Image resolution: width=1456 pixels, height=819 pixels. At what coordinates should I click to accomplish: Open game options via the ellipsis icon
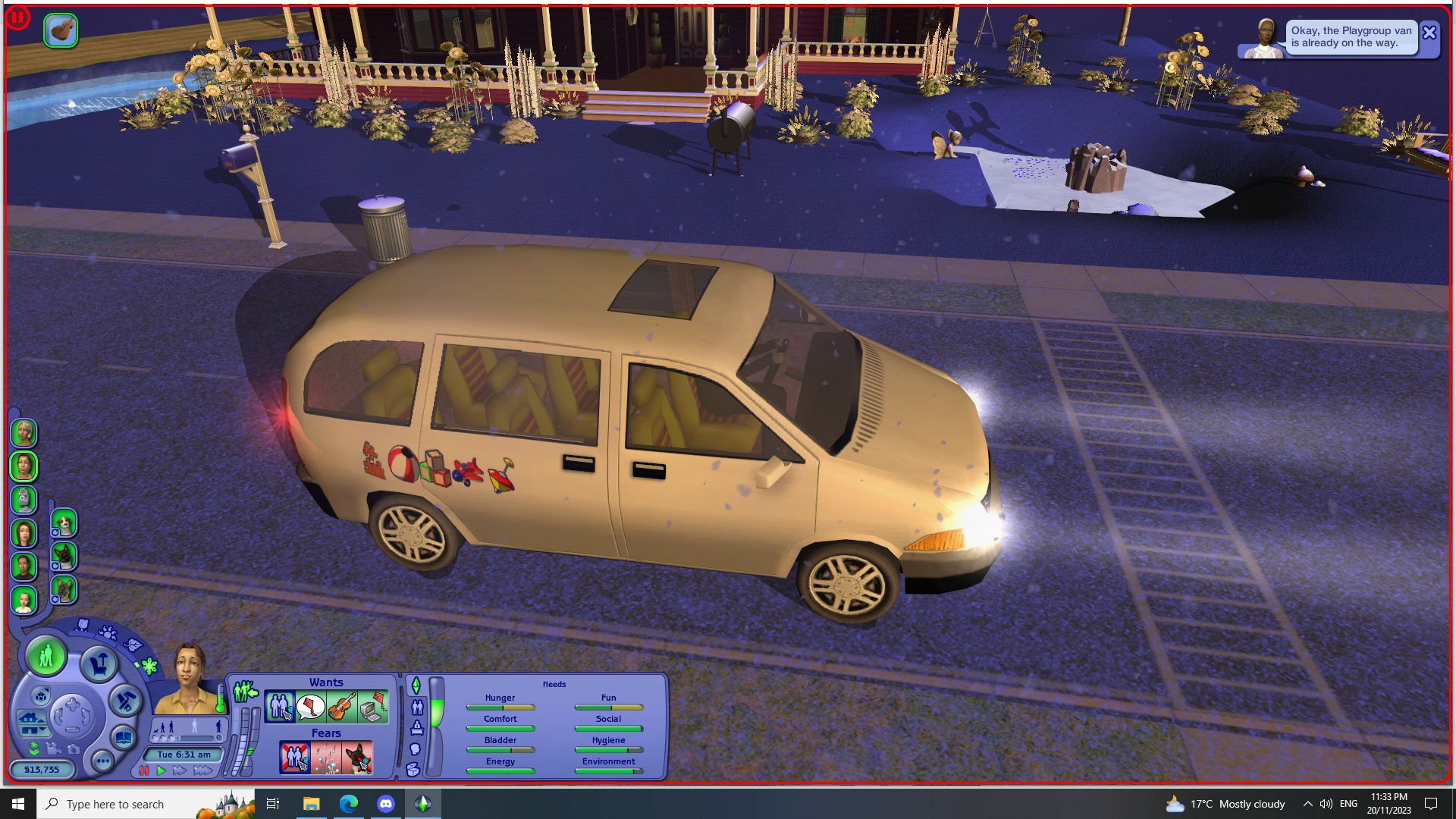click(x=102, y=761)
